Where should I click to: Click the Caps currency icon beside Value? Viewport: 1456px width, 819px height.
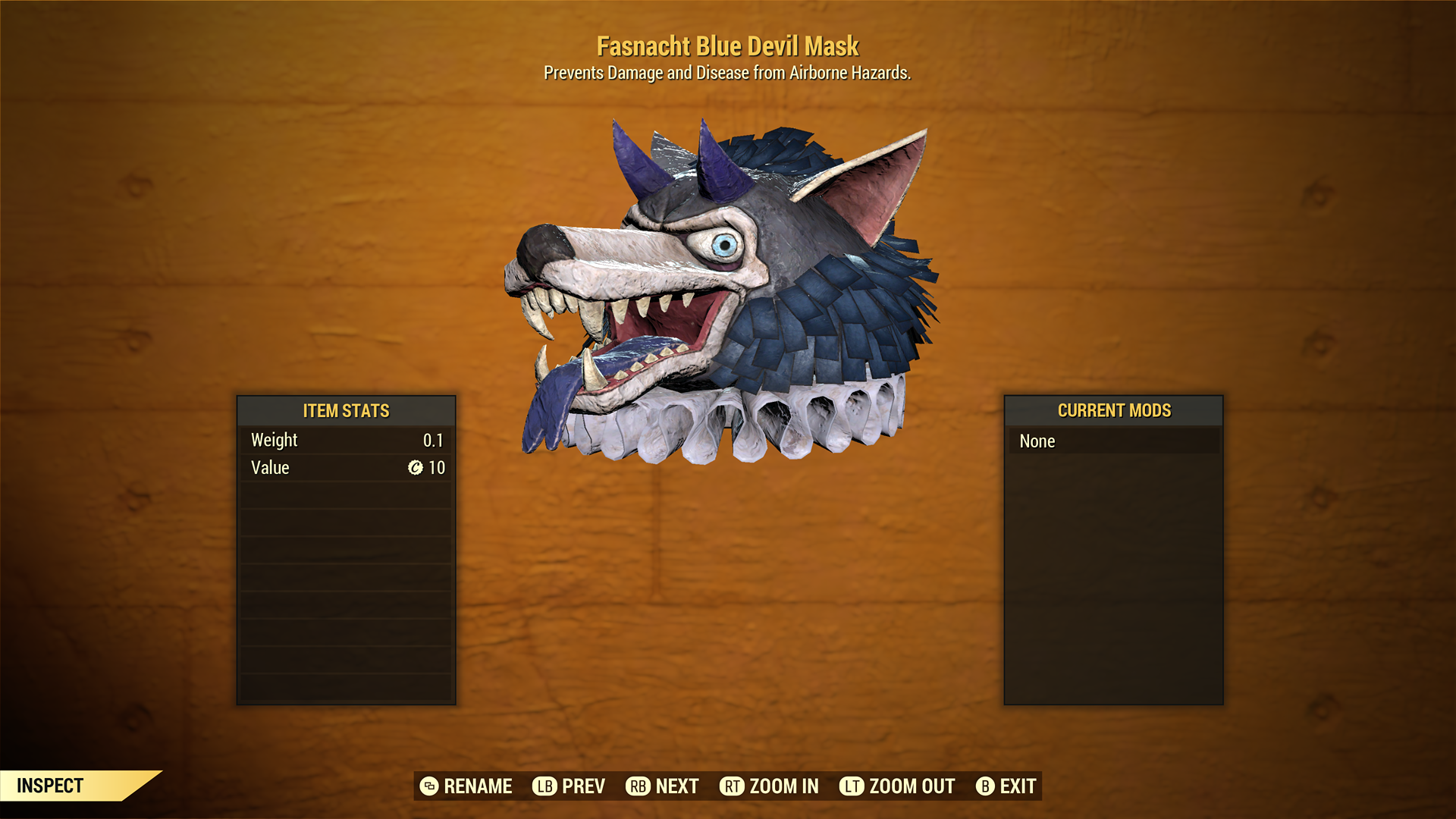(413, 468)
